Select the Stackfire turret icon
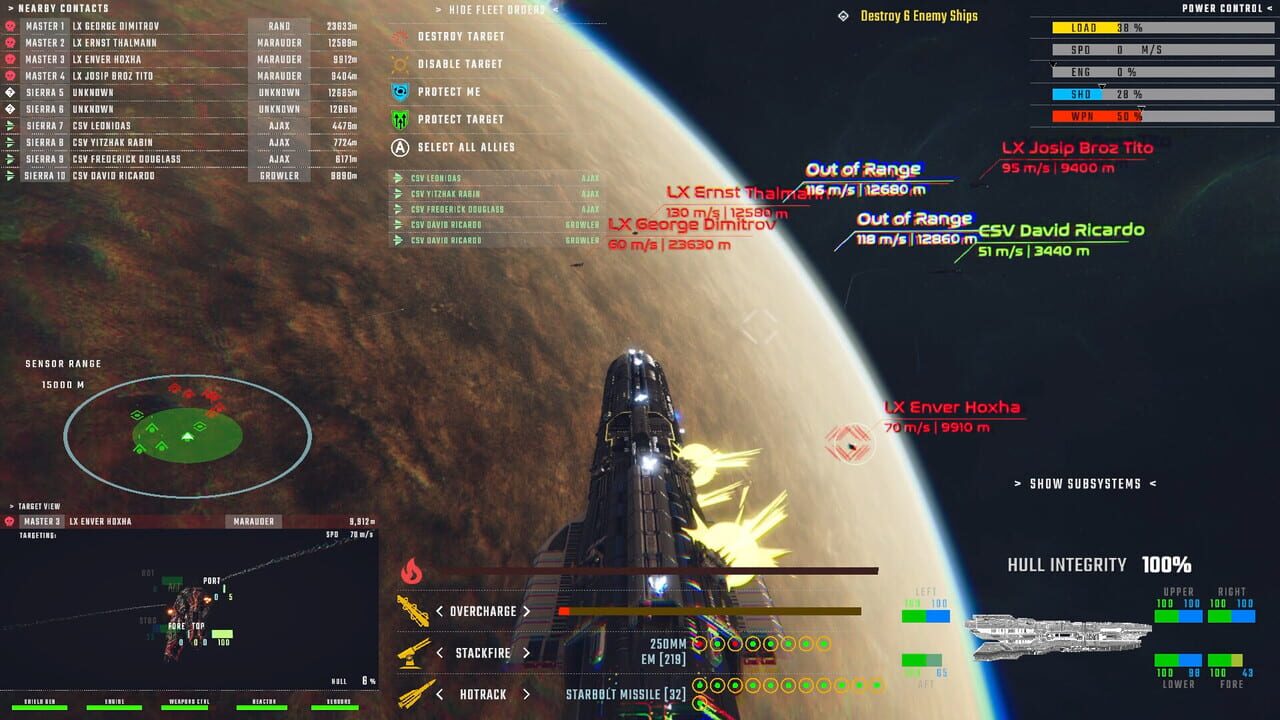Image resolution: width=1280 pixels, height=720 pixels. (410, 651)
